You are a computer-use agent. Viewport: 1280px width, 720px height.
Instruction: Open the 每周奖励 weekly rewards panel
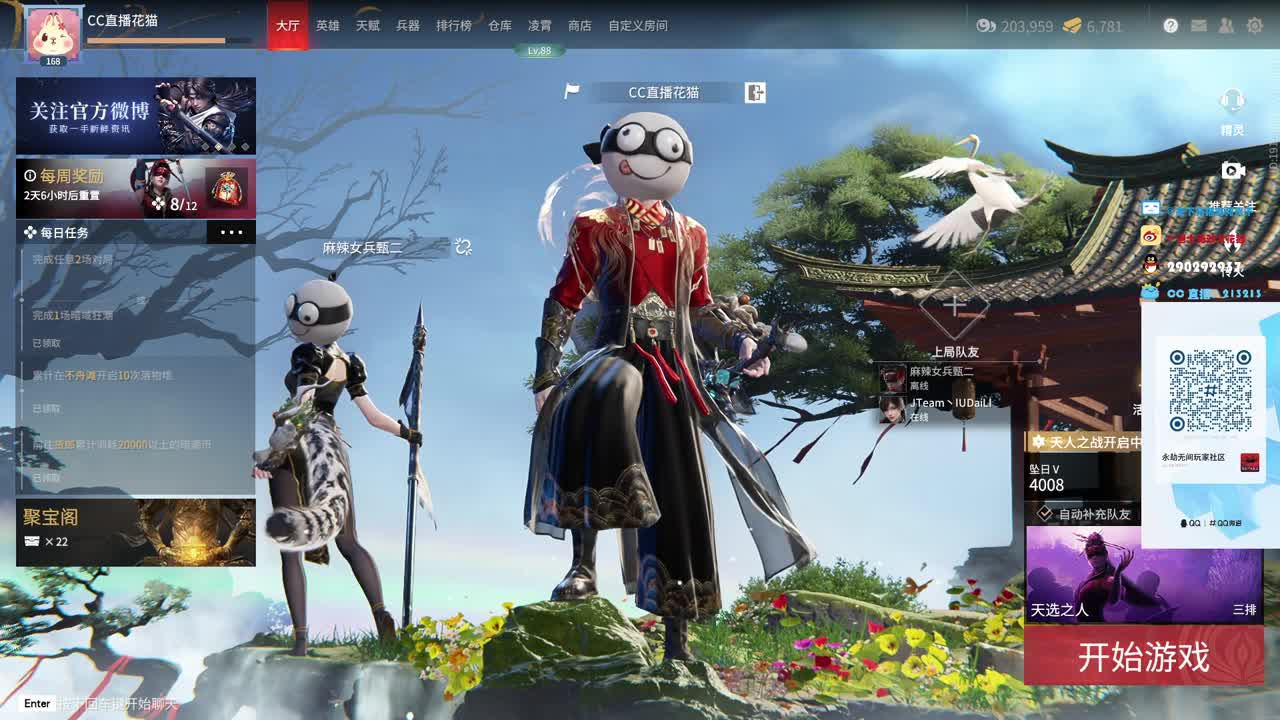(136, 188)
